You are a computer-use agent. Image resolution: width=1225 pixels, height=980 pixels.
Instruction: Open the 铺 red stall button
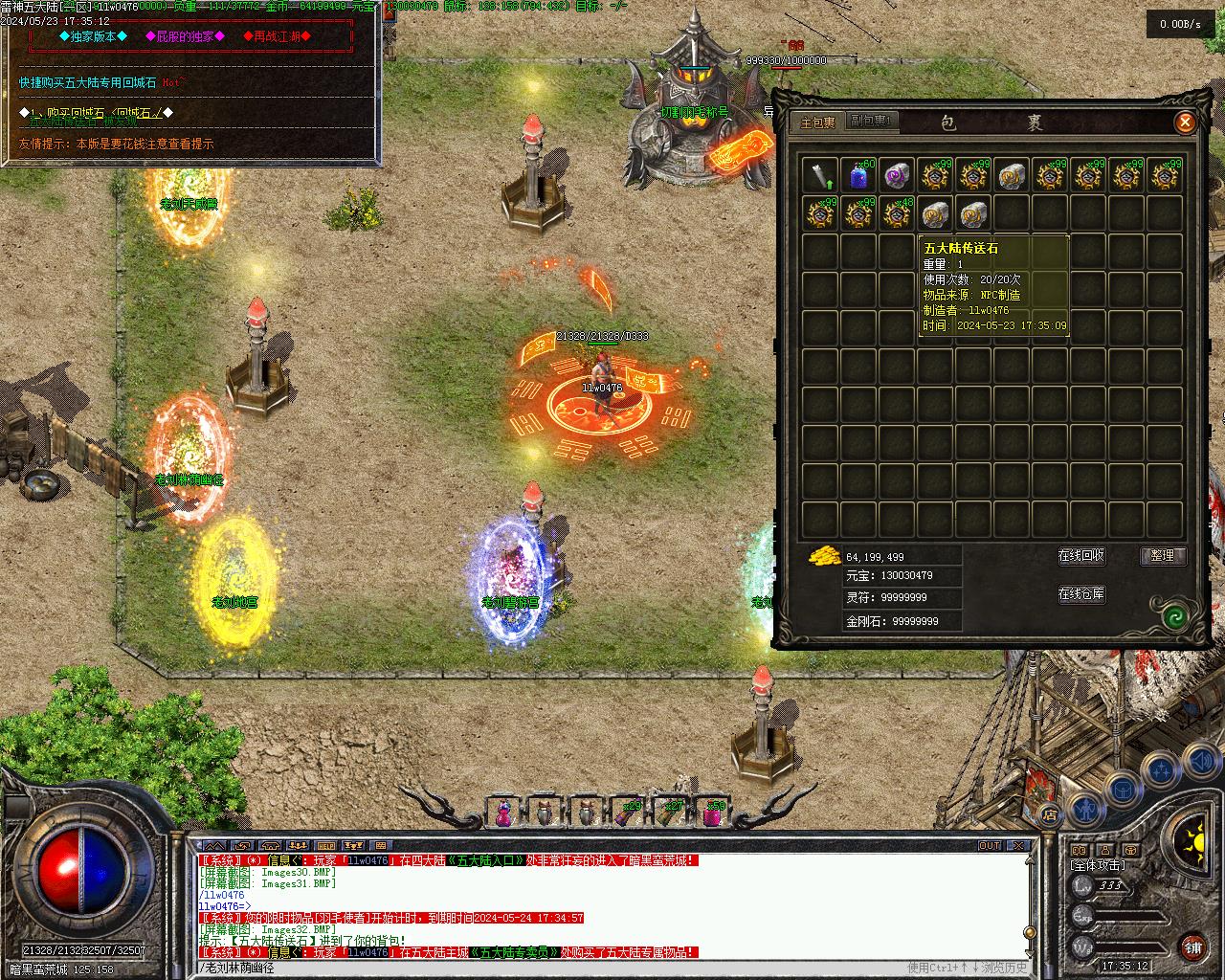[x=1192, y=947]
